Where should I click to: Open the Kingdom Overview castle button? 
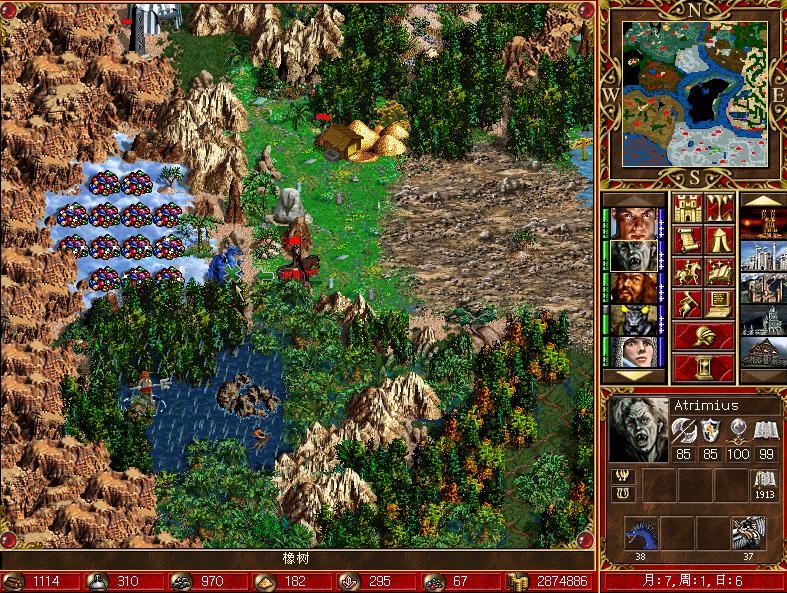click(x=687, y=209)
